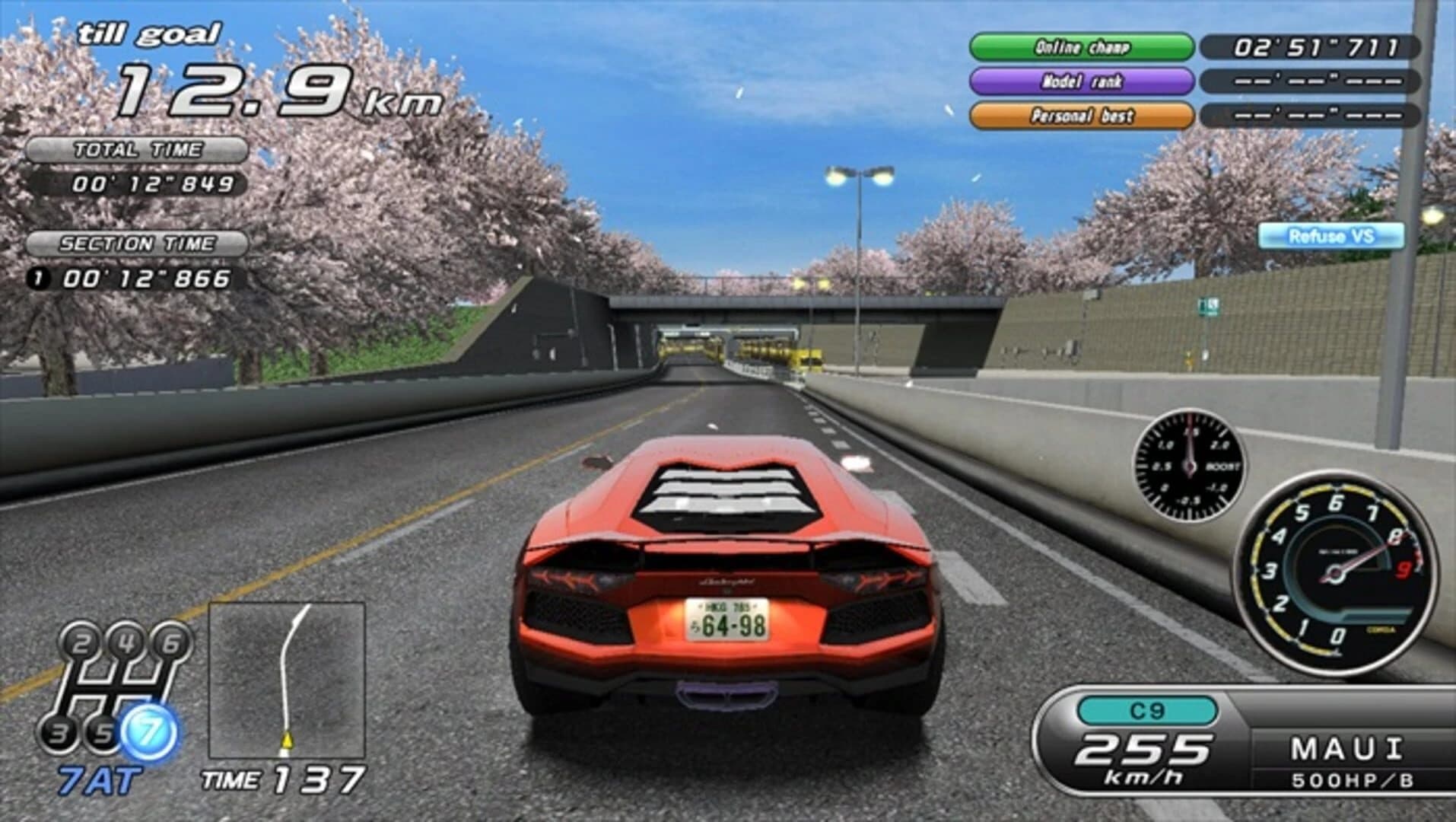Expand the TOTAL TIME panel
1456x822 pixels.
138,150
